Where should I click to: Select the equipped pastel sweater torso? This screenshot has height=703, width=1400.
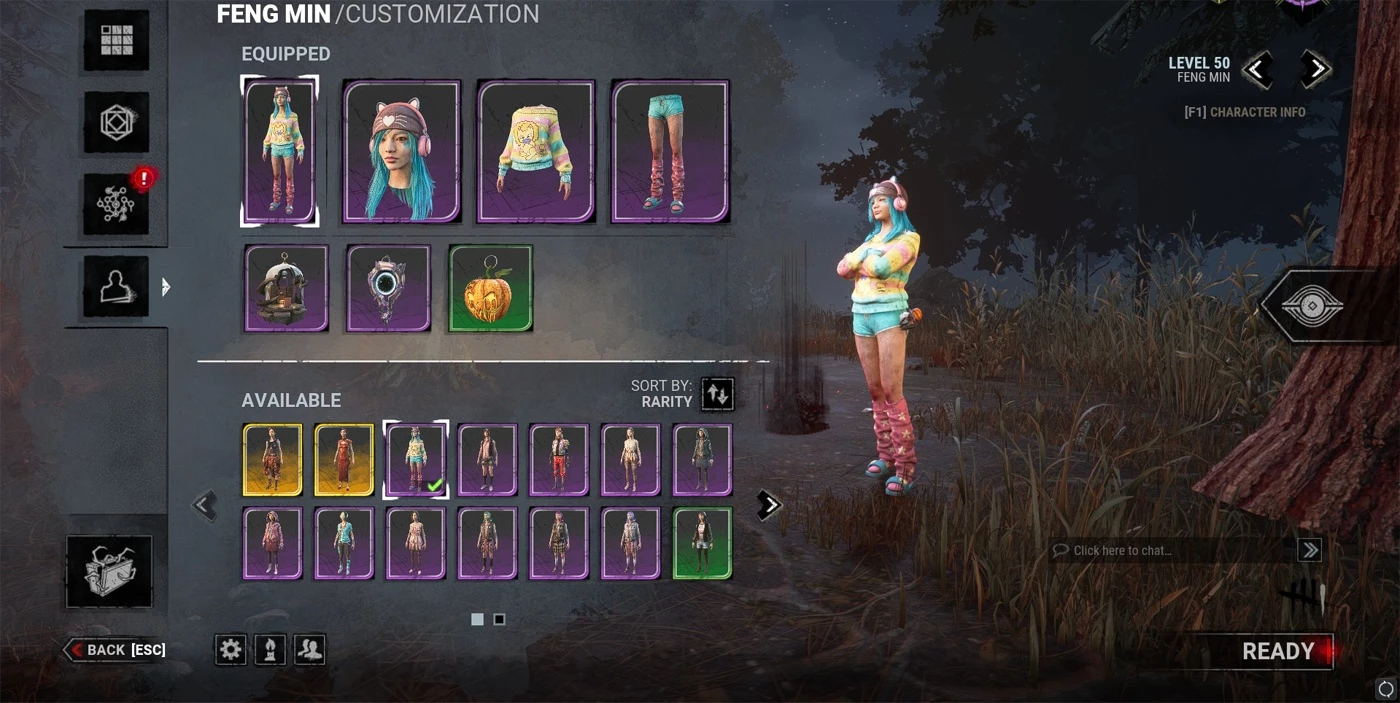(x=536, y=151)
